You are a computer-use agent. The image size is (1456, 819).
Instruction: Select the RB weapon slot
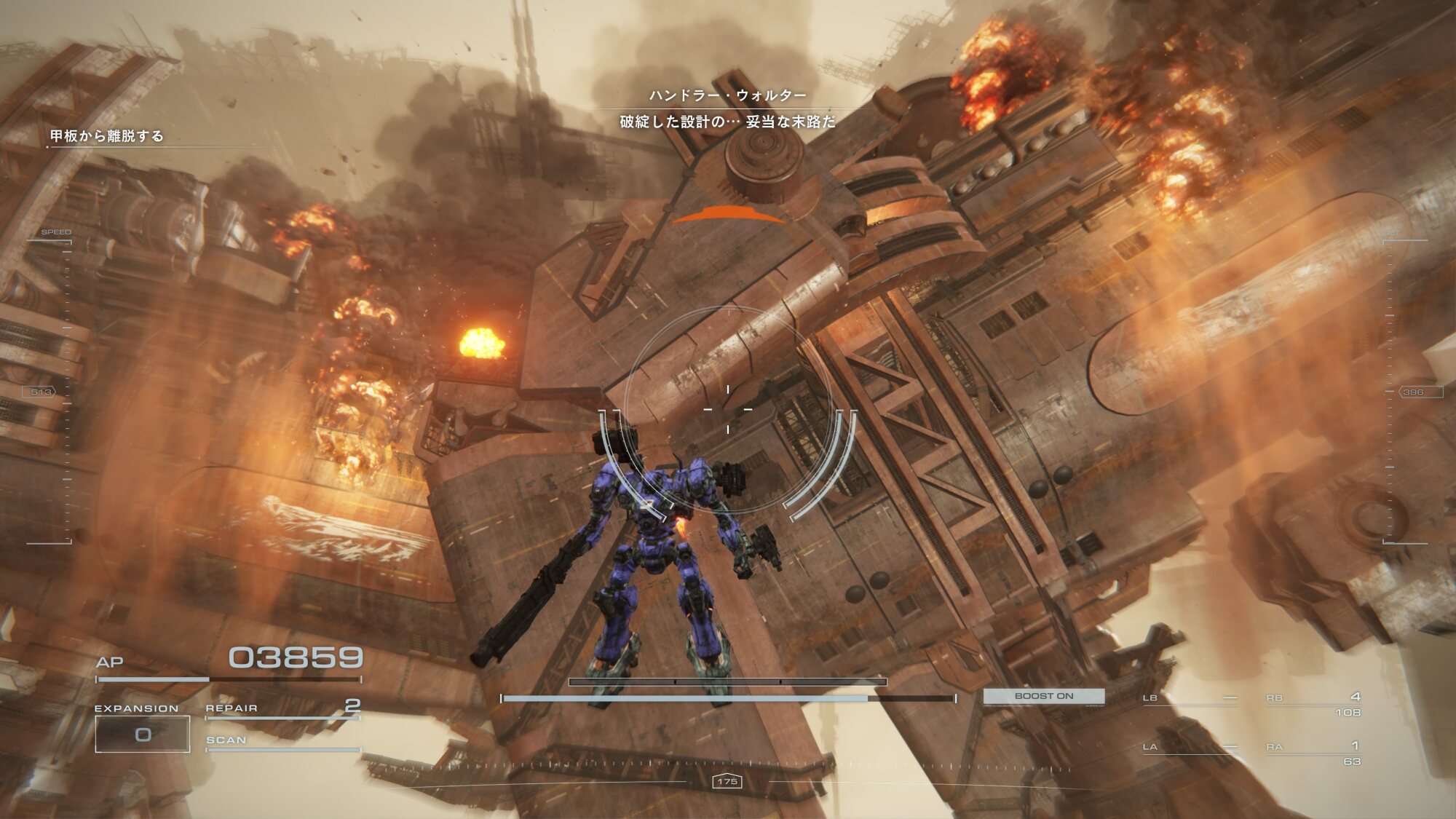(1313, 703)
